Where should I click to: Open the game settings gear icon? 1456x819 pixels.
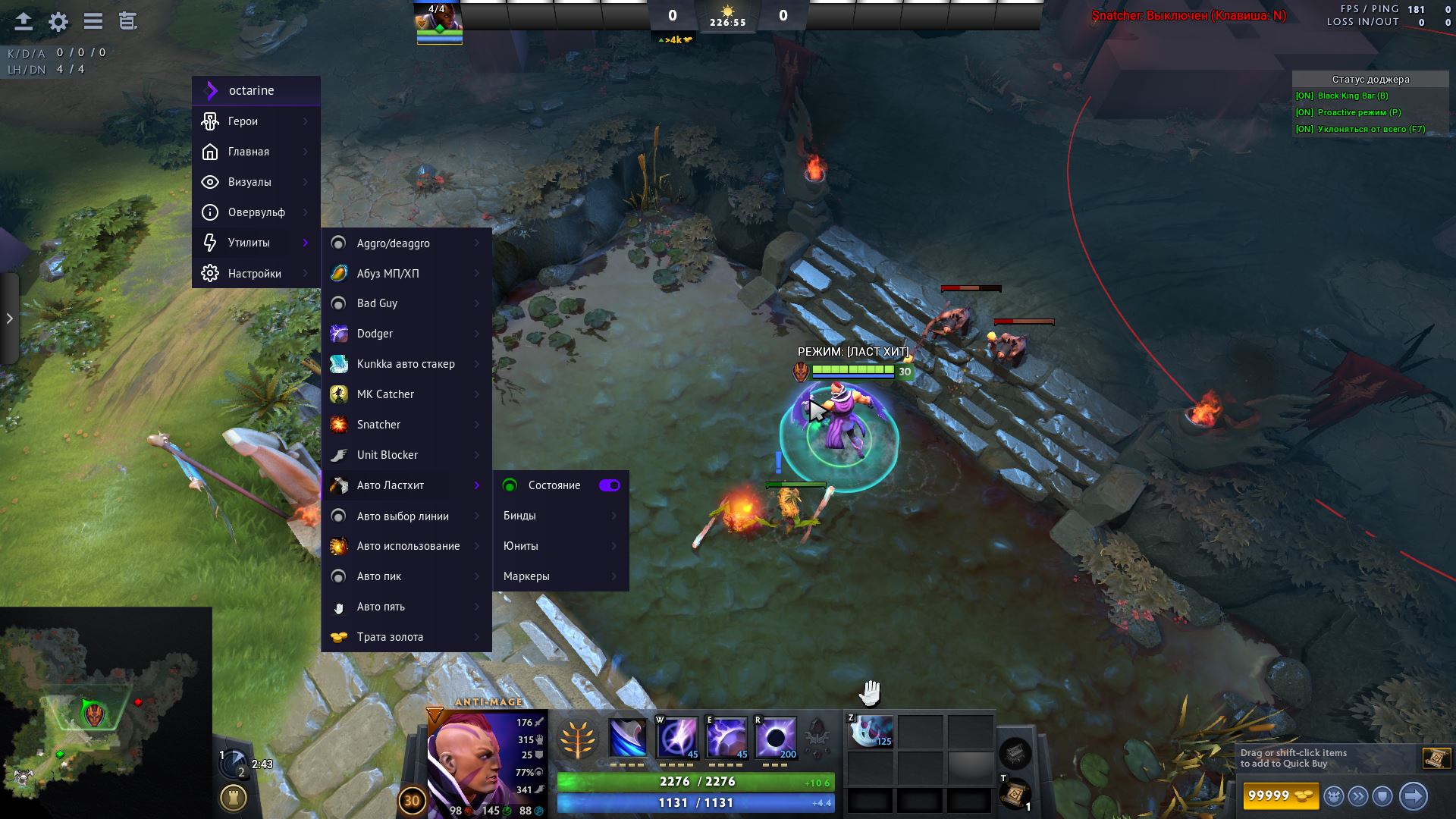tap(58, 21)
